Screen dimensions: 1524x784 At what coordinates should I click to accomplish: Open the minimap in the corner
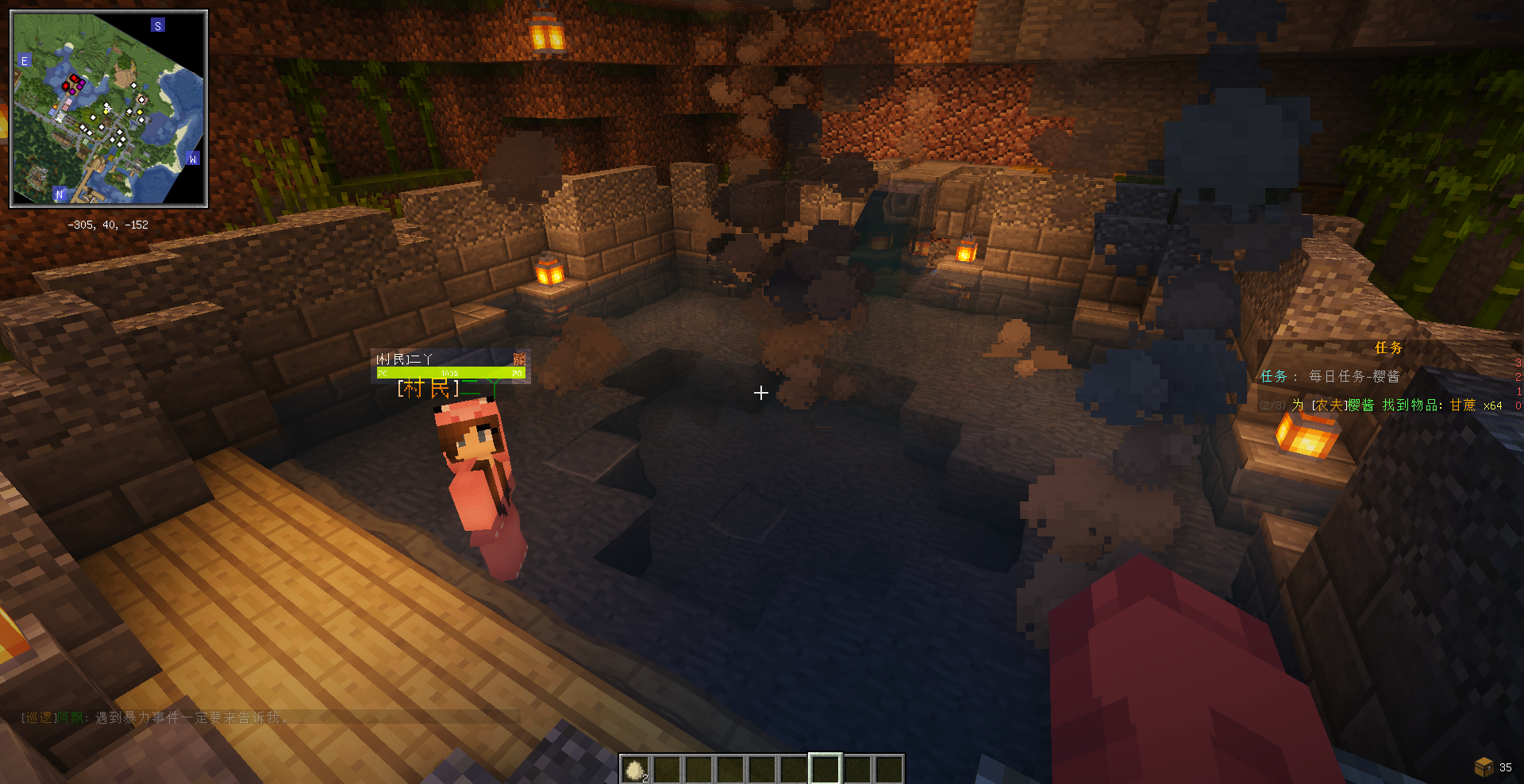click(x=109, y=109)
